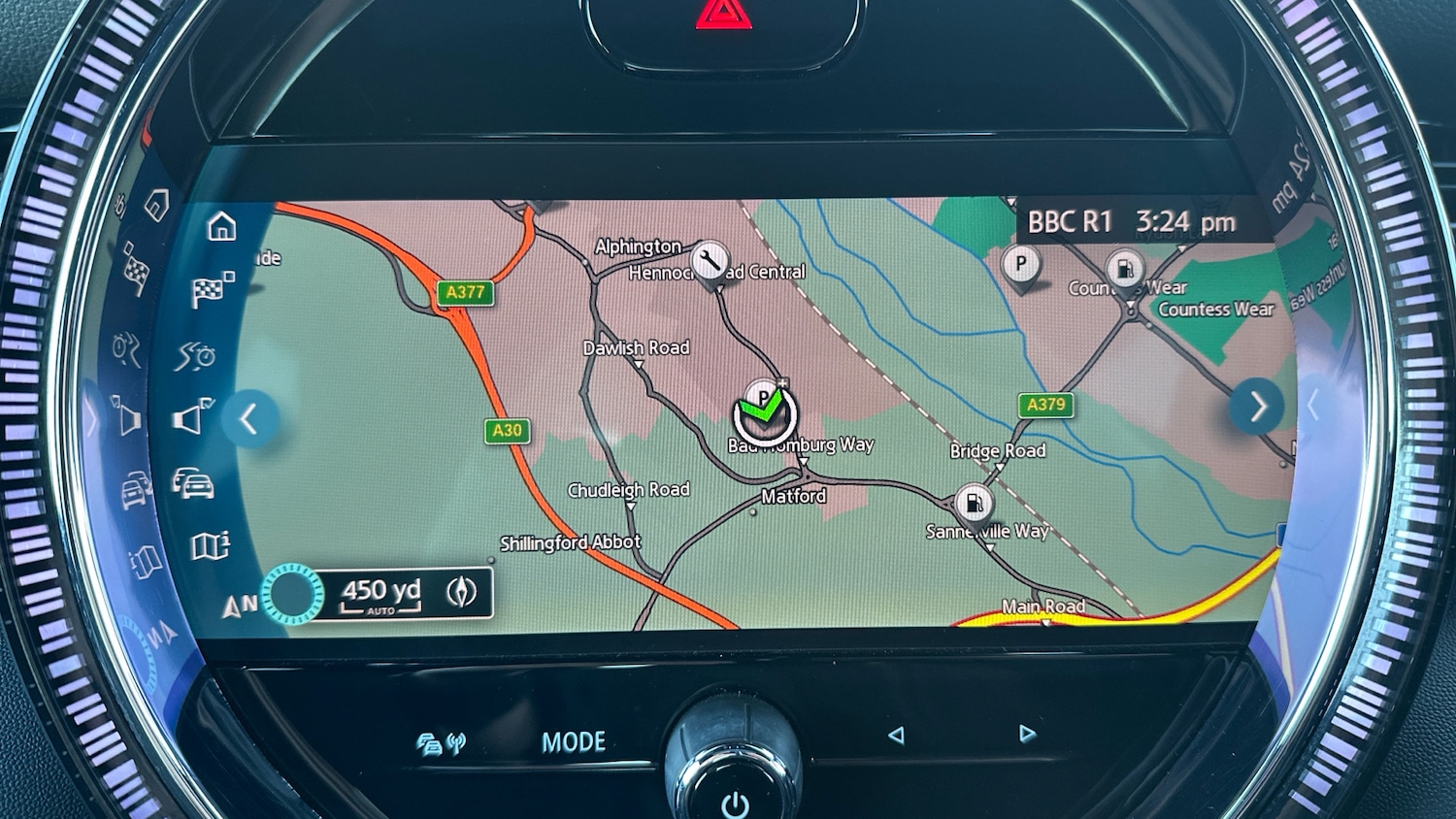
Task: Skip to next with the right triangle
Action: click(1027, 735)
